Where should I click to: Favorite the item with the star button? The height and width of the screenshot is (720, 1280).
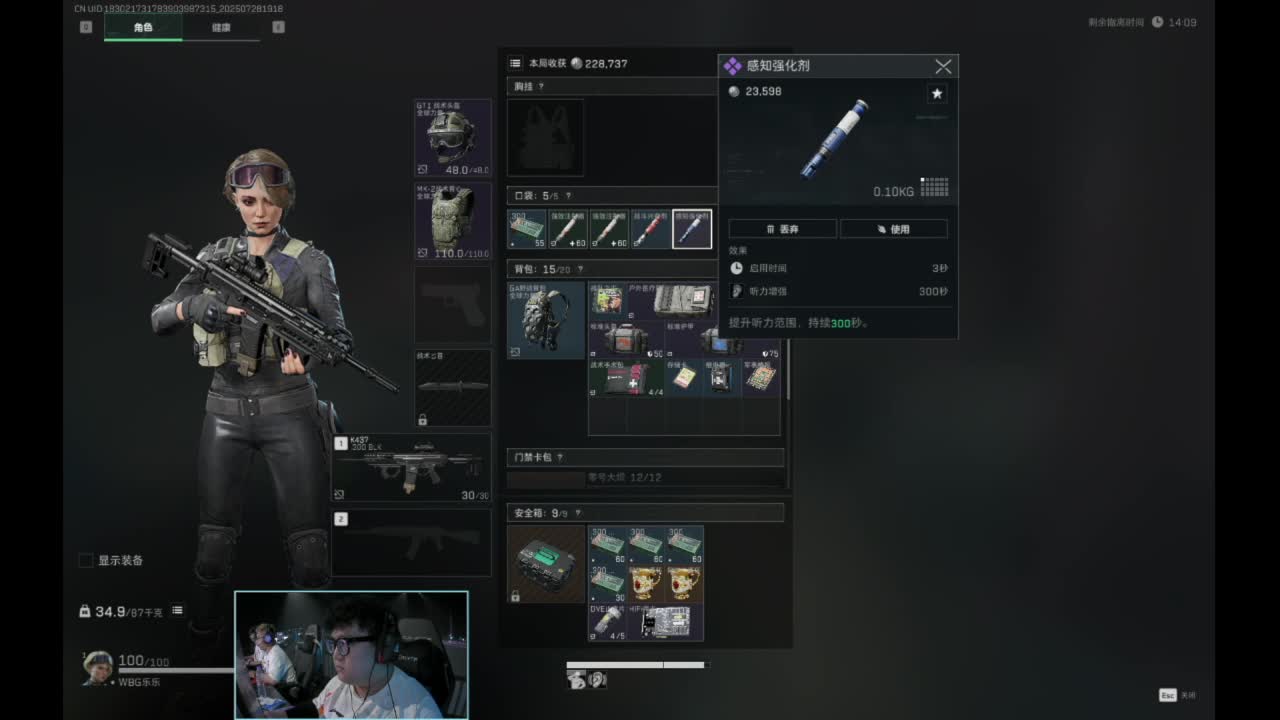(x=937, y=94)
